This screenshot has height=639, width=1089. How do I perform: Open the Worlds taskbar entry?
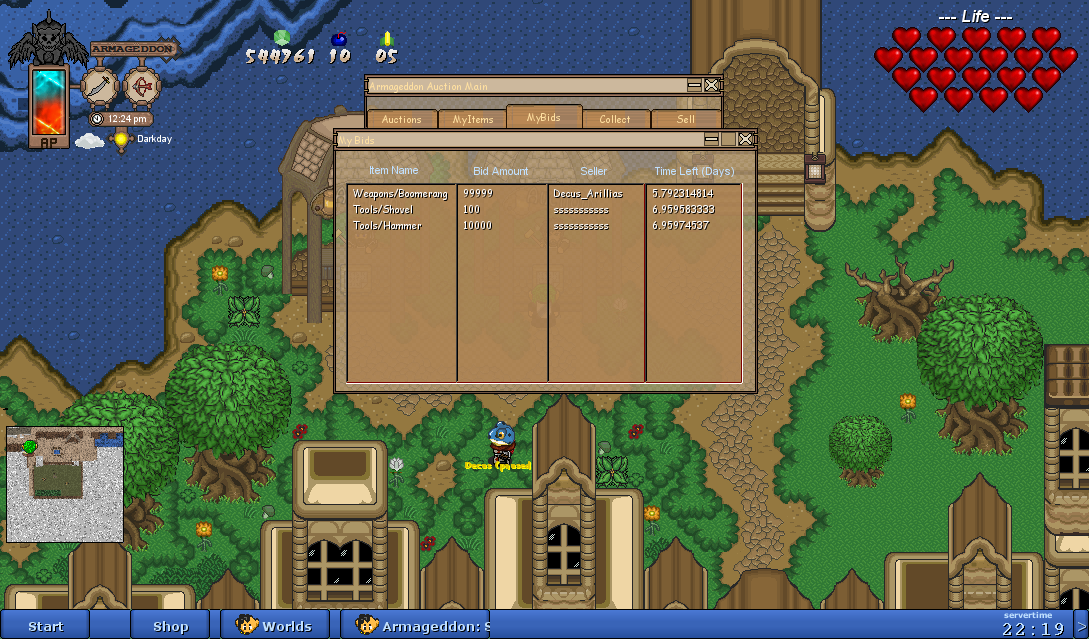275,626
